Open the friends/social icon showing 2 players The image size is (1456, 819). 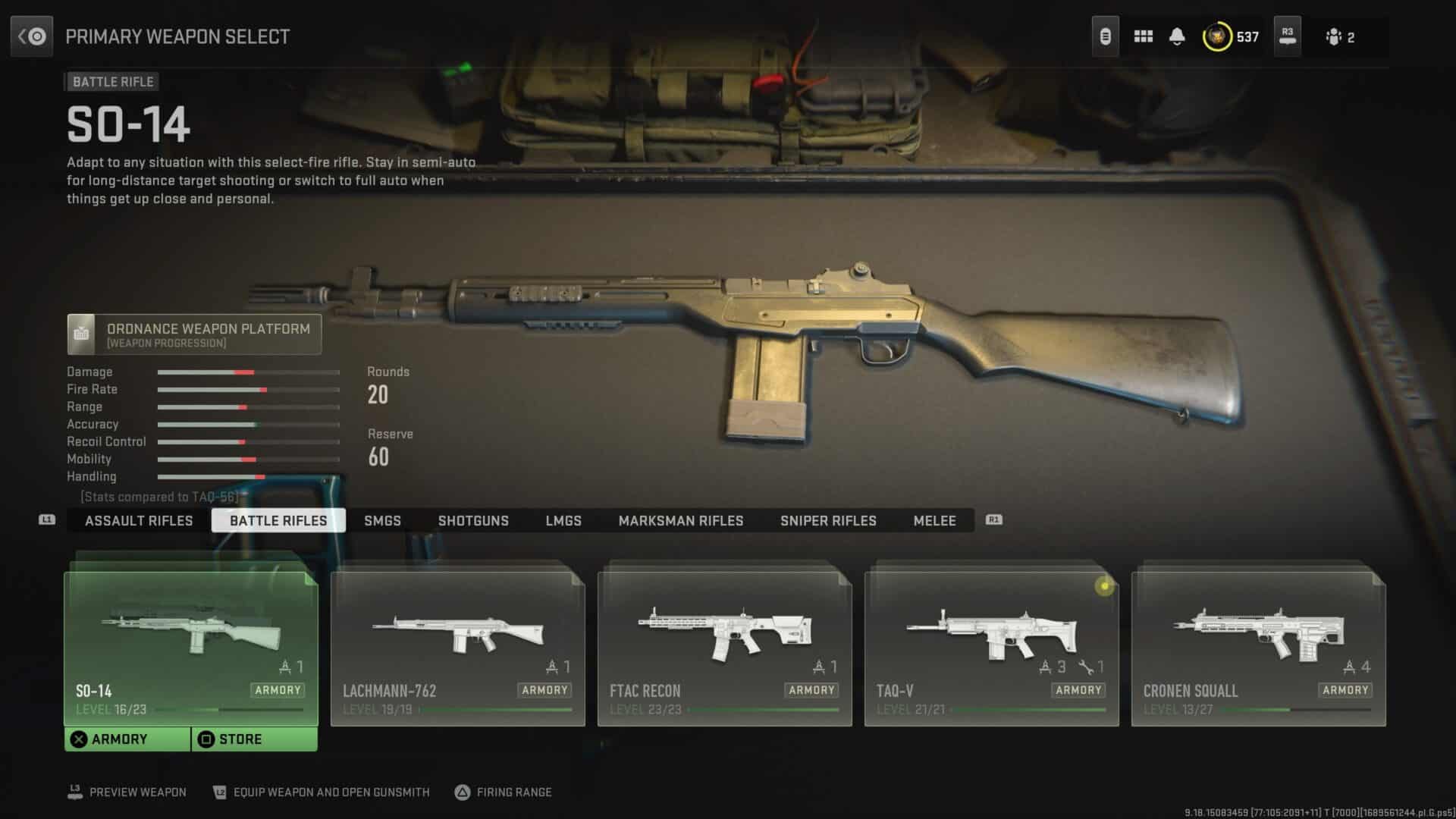[x=1336, y=36]
